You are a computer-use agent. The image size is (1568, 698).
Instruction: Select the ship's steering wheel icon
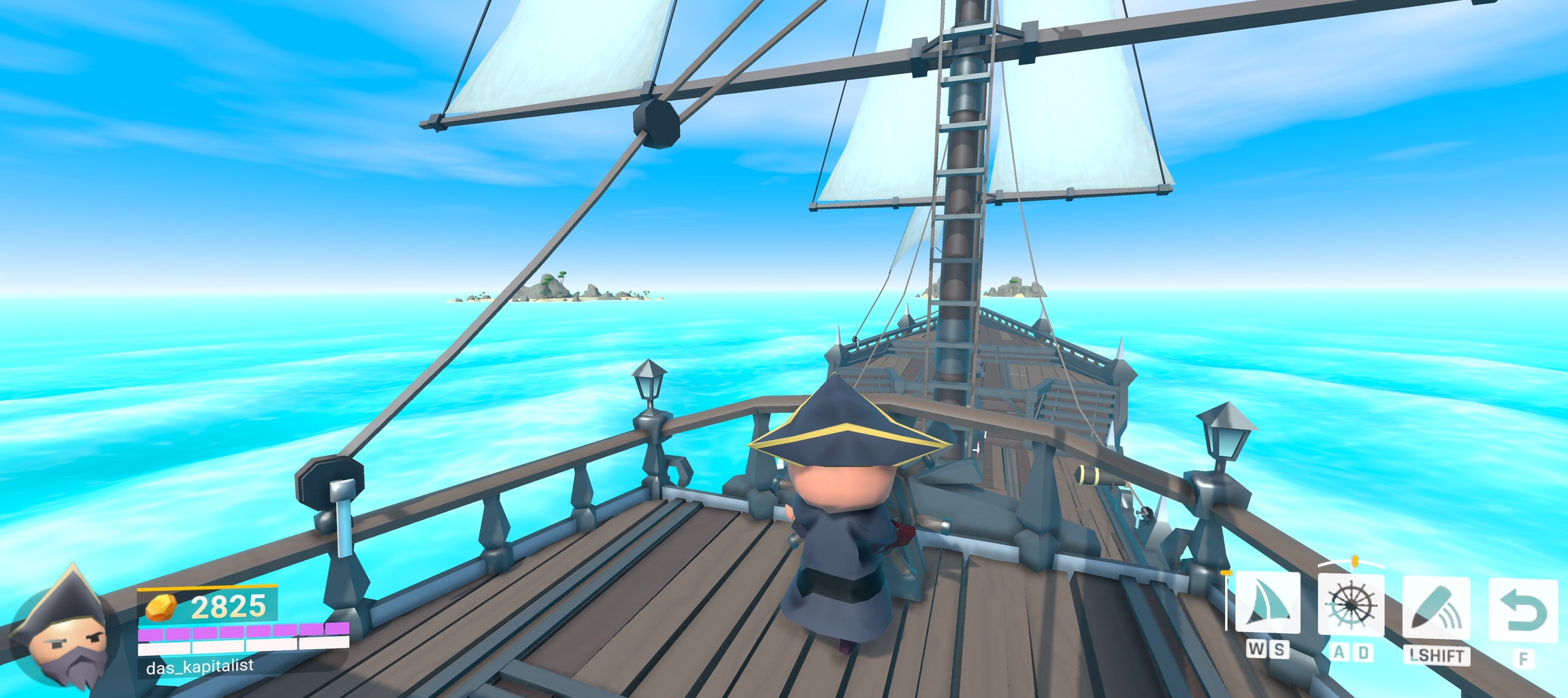[x=1351, y=605]
